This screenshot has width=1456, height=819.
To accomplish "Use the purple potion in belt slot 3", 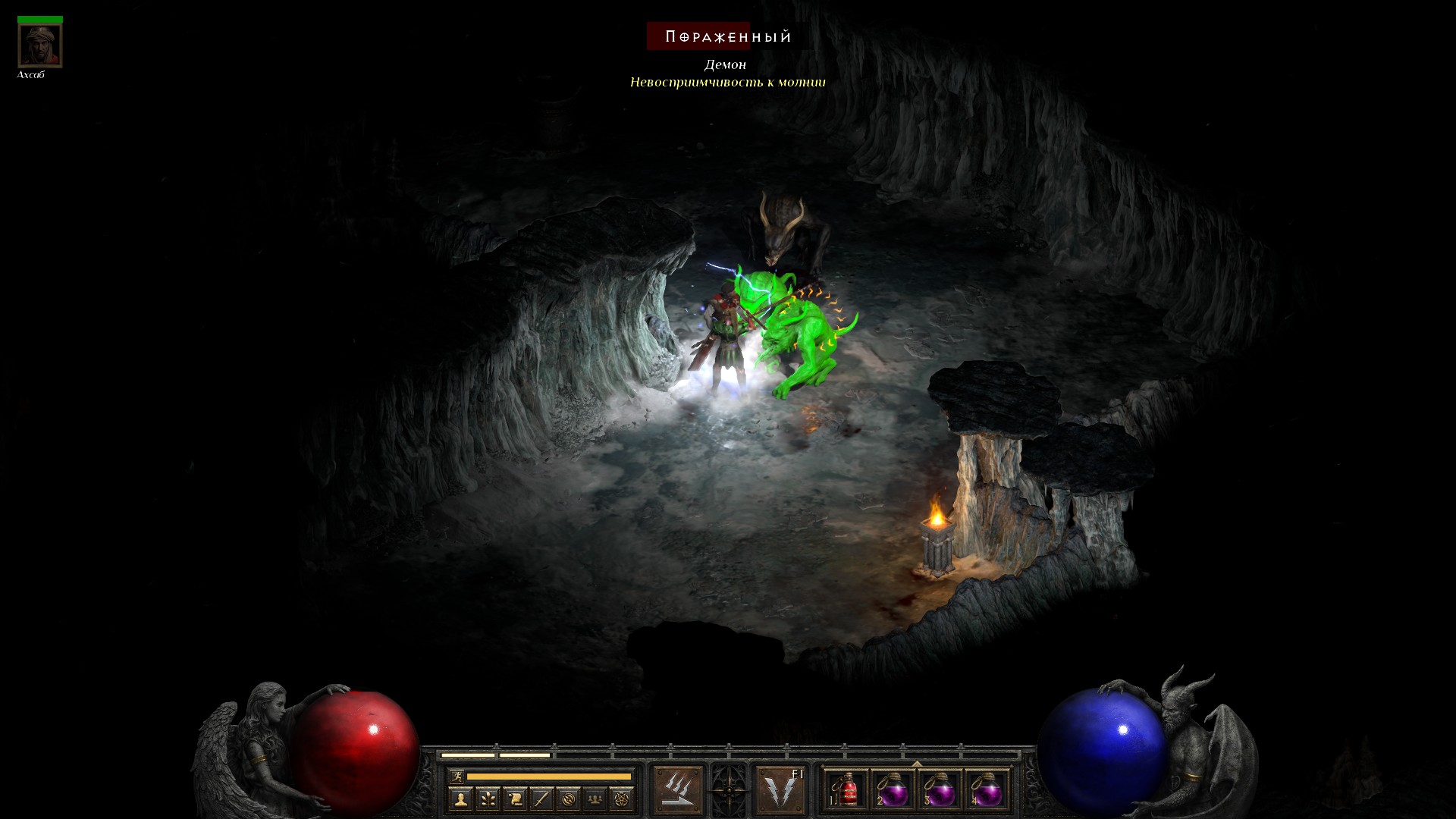I will [x=940, y=791].
